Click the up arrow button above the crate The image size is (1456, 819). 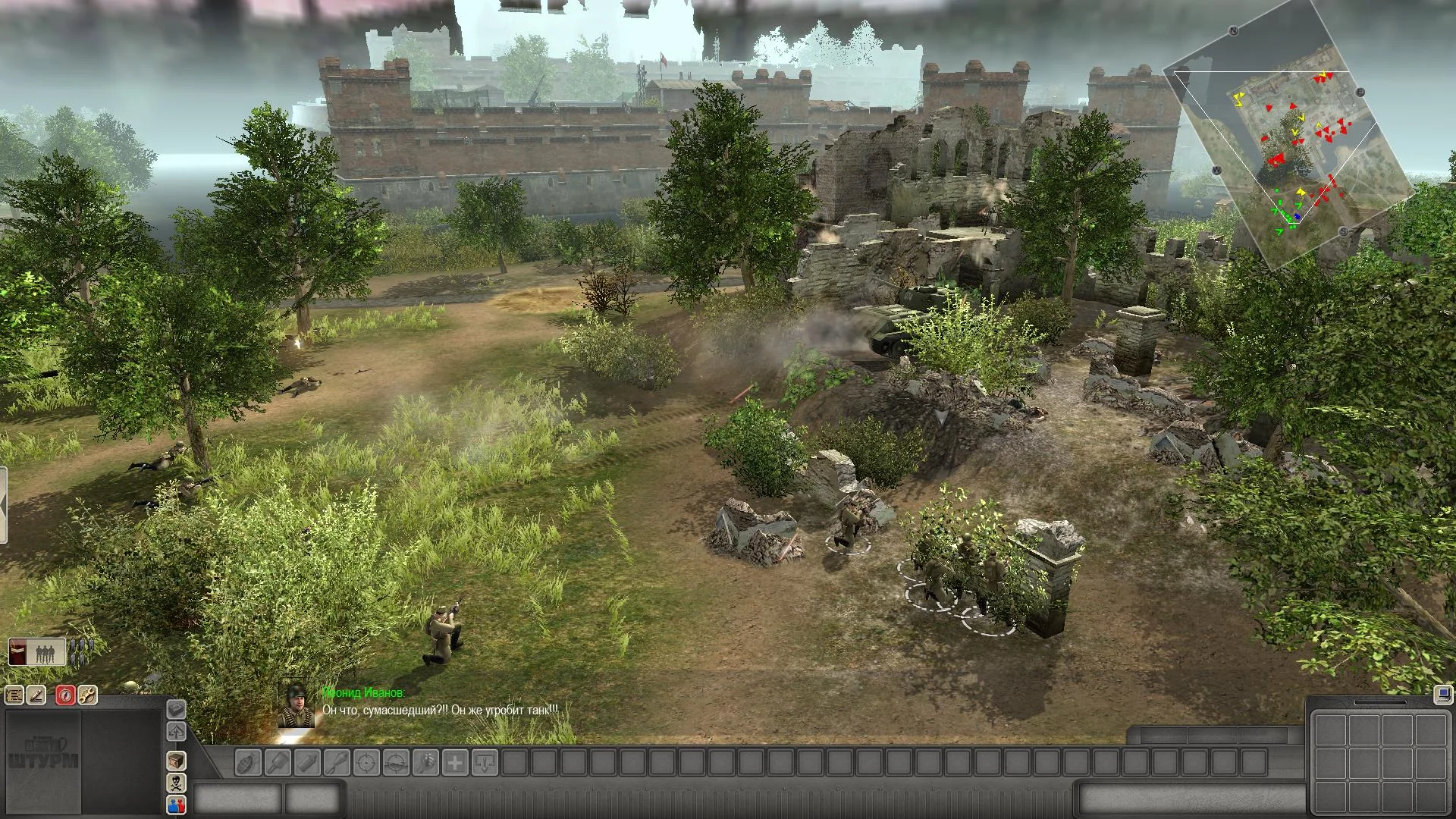(176, 732)
